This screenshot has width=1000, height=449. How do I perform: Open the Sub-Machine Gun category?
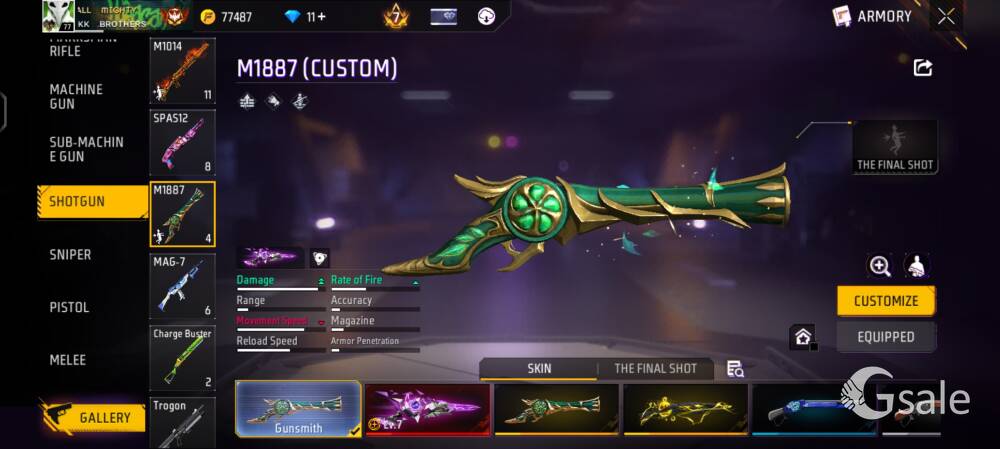[86, 149]
